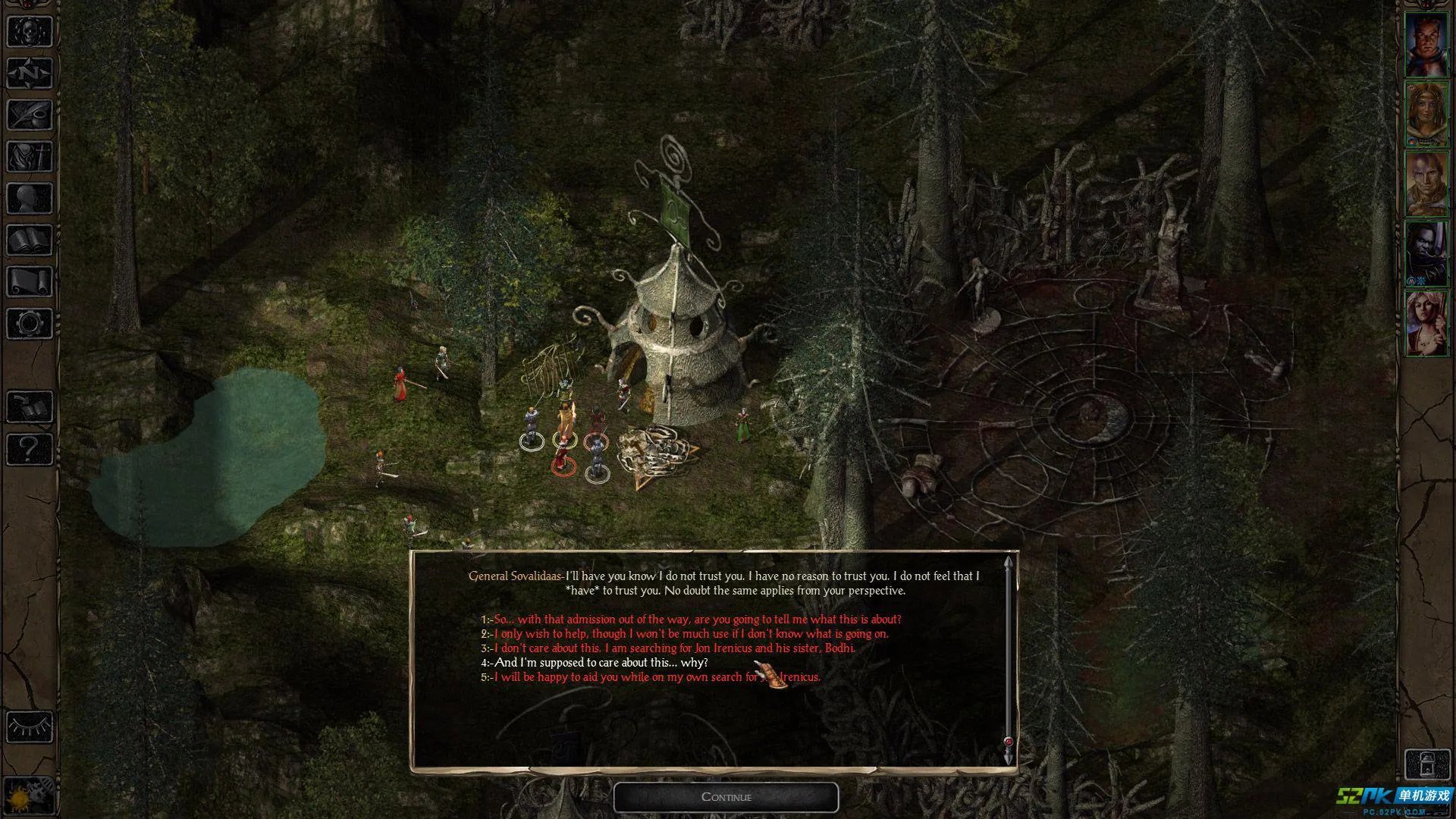Click the closed eye rest icon
Viewport: 1456px width, 819px height.
[x=30, y=726]
